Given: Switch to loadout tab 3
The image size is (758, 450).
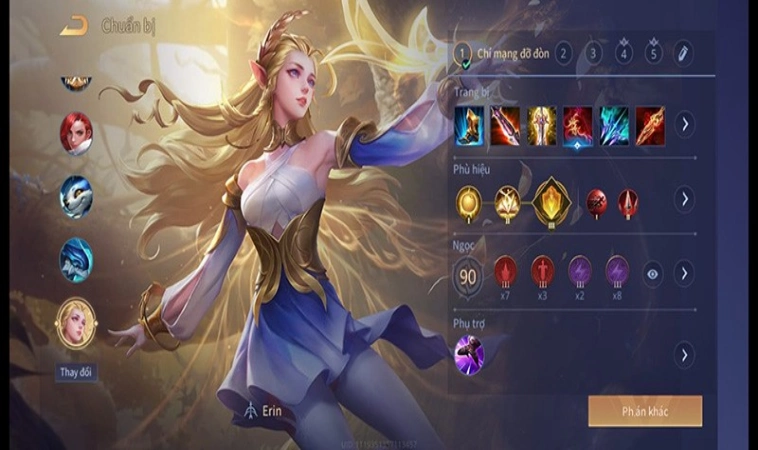Looking at the screenshot, I should click(x=594, y=53).
